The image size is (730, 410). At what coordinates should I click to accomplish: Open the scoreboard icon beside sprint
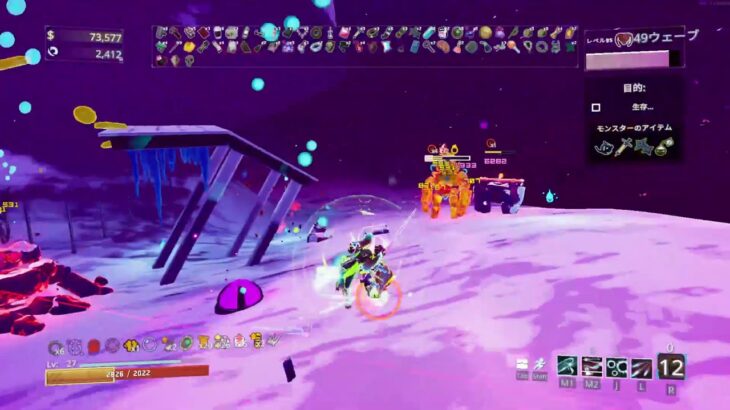point(522,363)
